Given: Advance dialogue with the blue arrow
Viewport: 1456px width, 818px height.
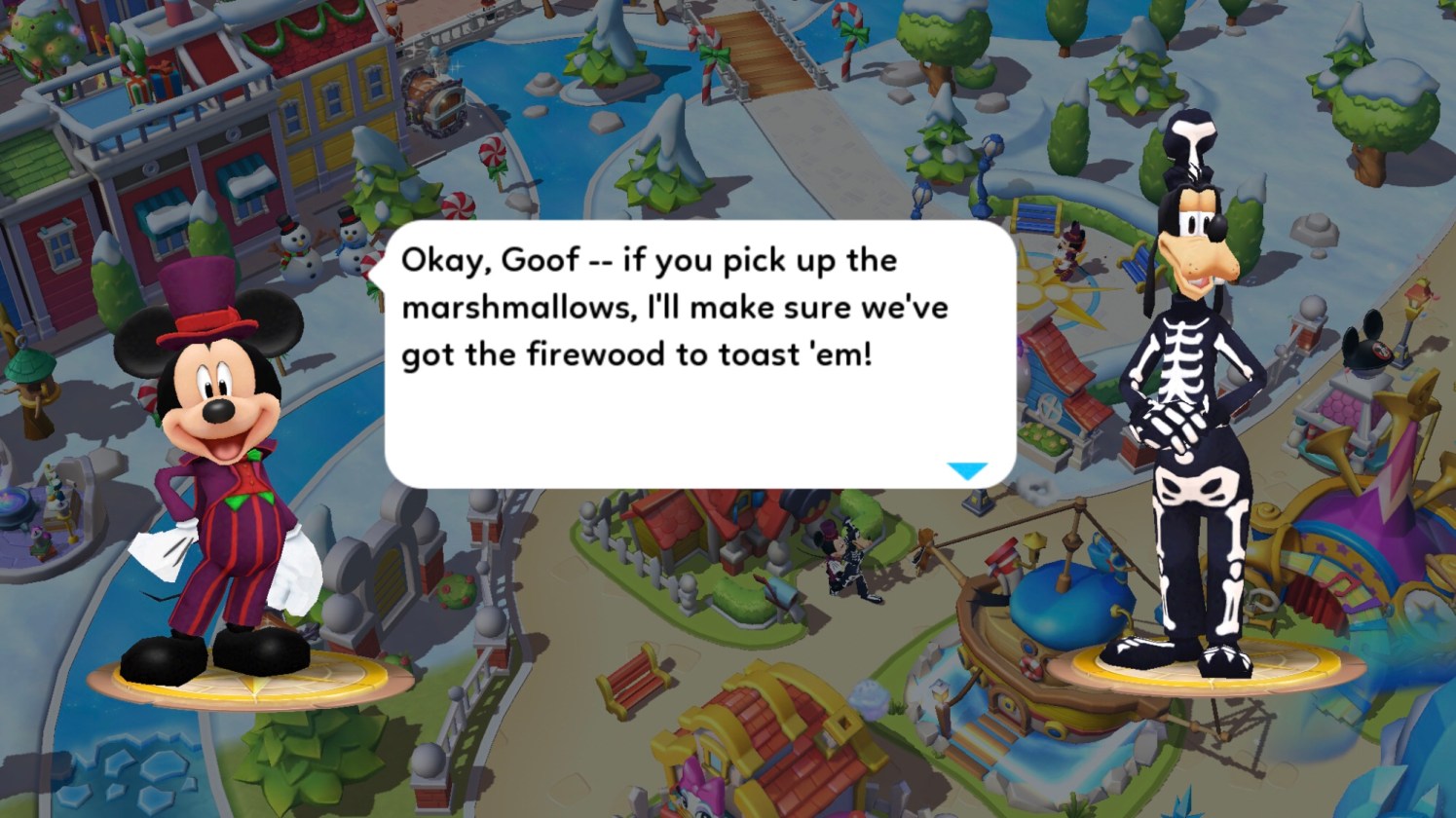Looking at the screenshot, I should tap(967, 471).
